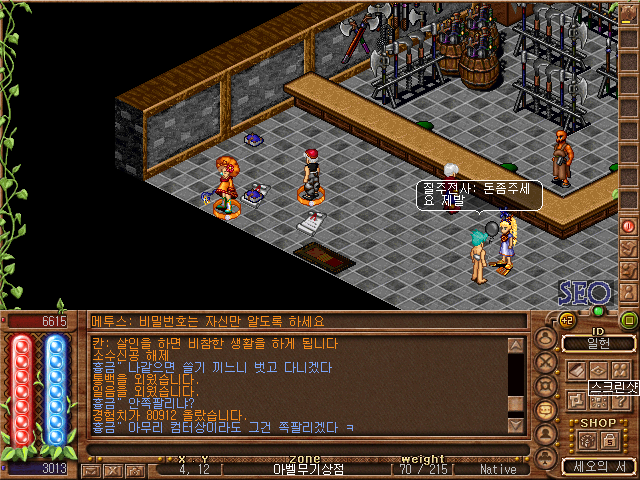Select the top quick slot holding an item

[629, 14]
